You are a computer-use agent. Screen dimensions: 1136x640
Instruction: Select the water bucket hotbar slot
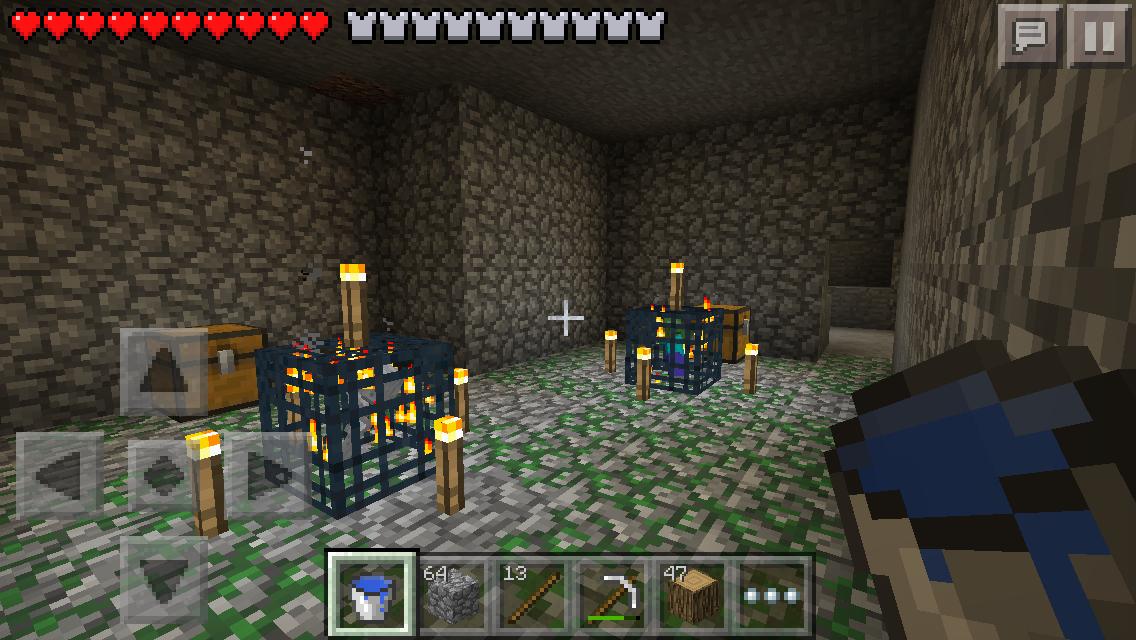click(373, 594)
